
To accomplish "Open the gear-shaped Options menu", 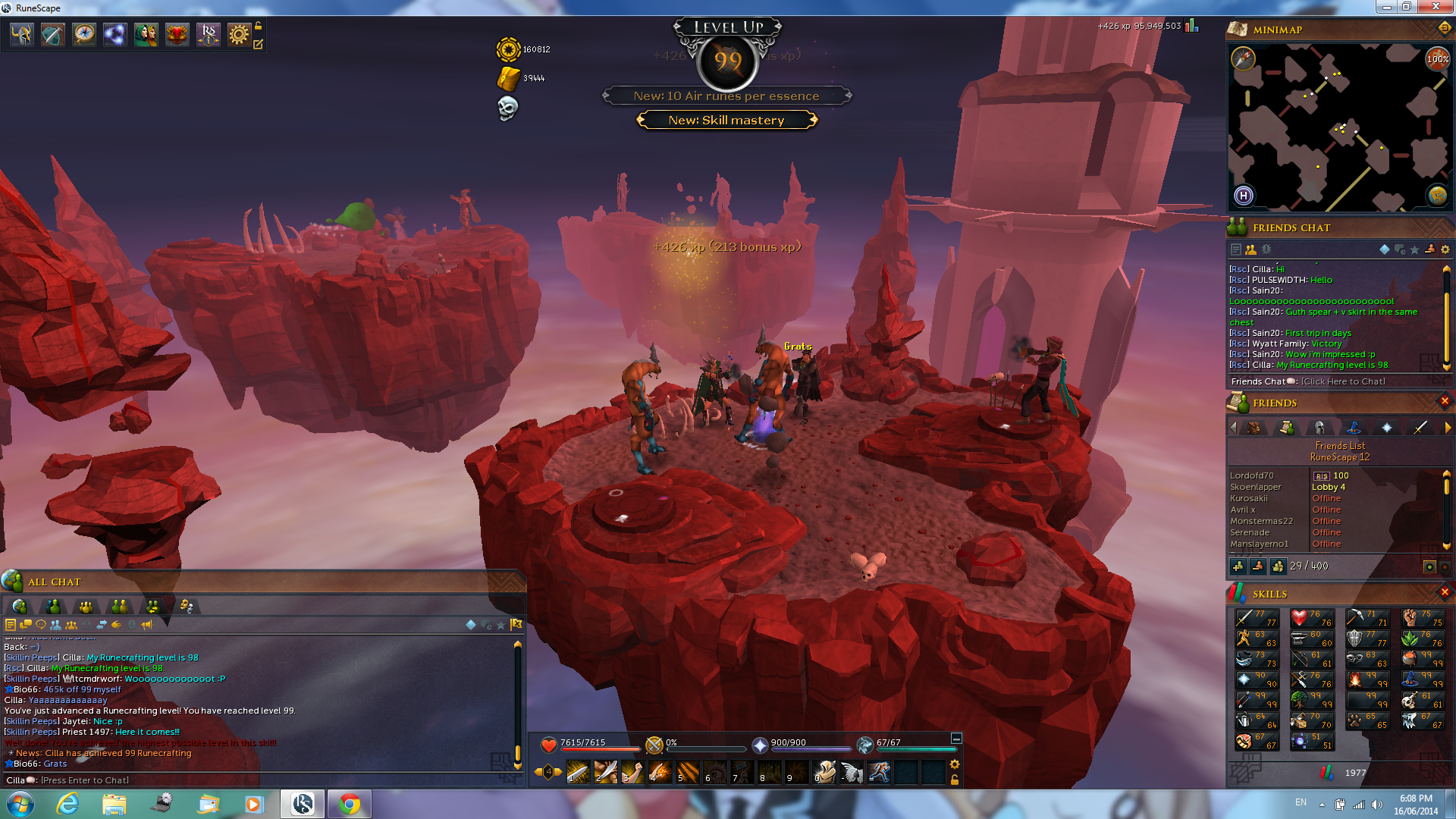I will click(239, 35).
